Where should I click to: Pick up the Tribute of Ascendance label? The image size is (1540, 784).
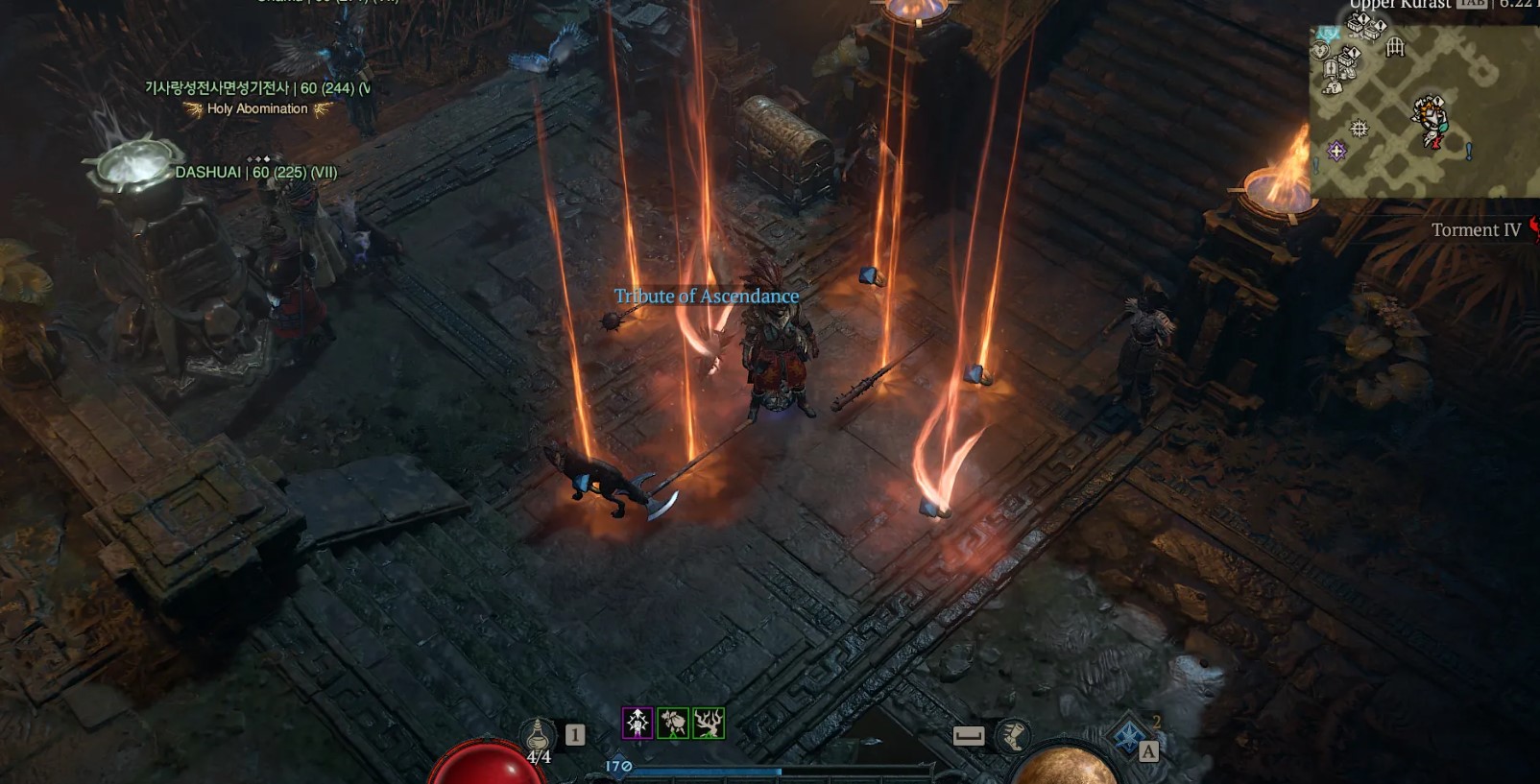click(x=706, y=297)
